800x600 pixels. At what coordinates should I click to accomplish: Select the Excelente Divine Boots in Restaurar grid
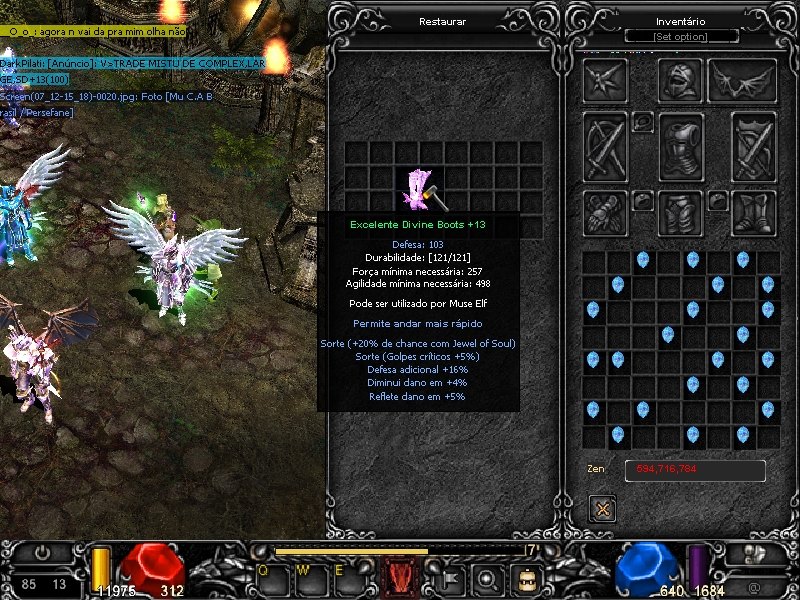pyautogui.click(x=420, y=190)
